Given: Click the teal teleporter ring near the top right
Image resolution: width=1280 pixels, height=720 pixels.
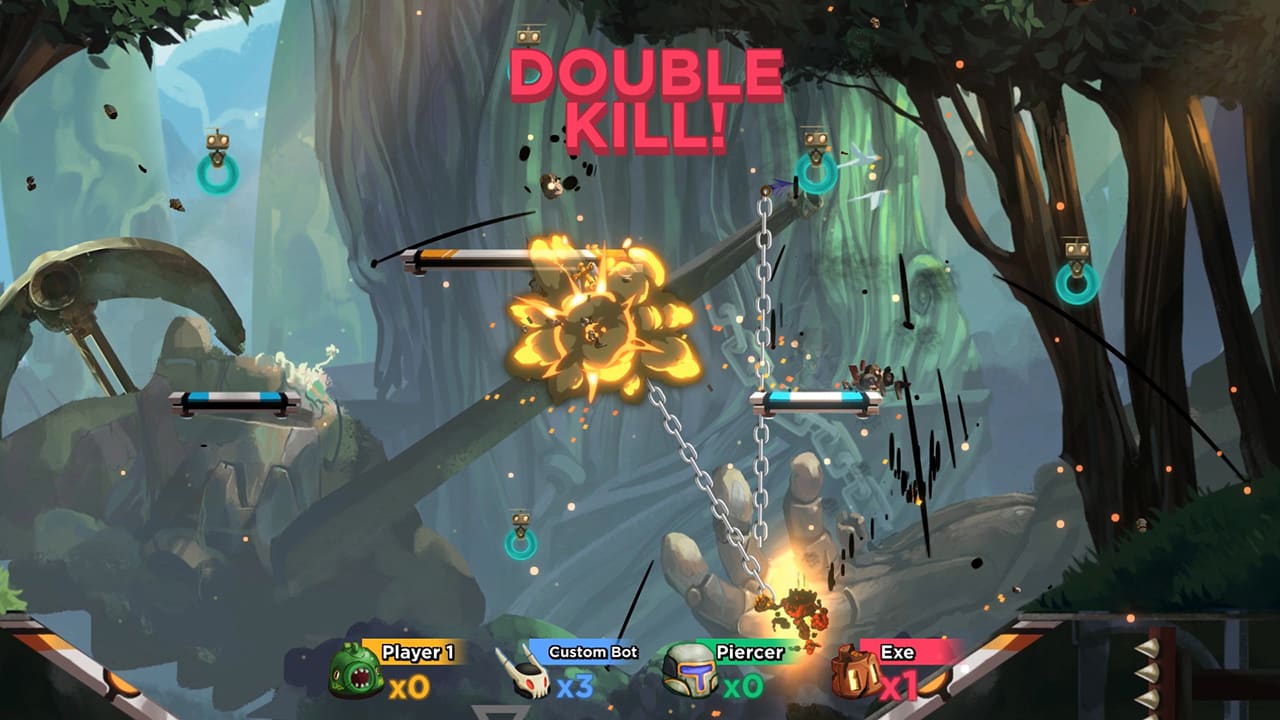Looking at the screenshot, I should [819, 176].
